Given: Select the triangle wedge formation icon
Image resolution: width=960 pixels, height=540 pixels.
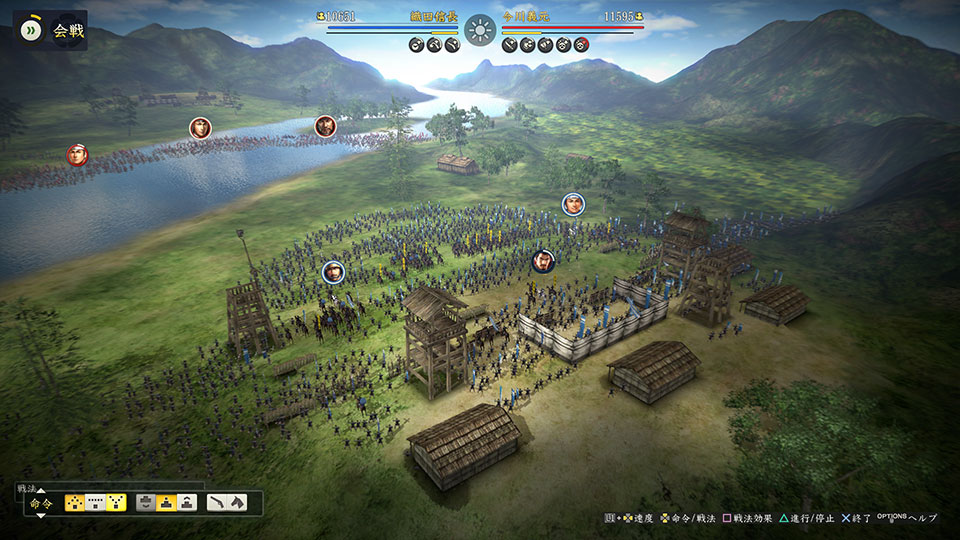Looking at the screenshot, I should [76, 503].
